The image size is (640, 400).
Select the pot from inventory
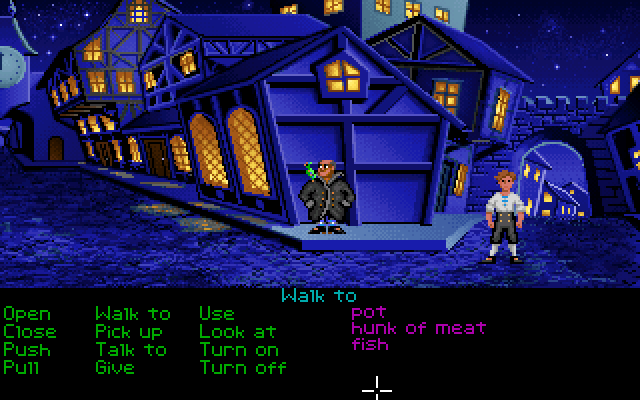[368, 313]
